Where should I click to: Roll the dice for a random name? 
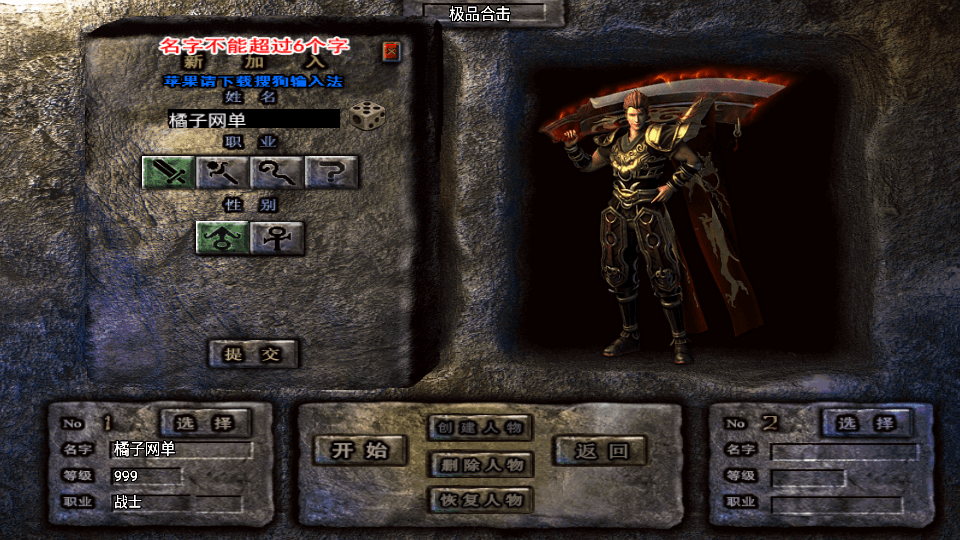pos(367,117)
